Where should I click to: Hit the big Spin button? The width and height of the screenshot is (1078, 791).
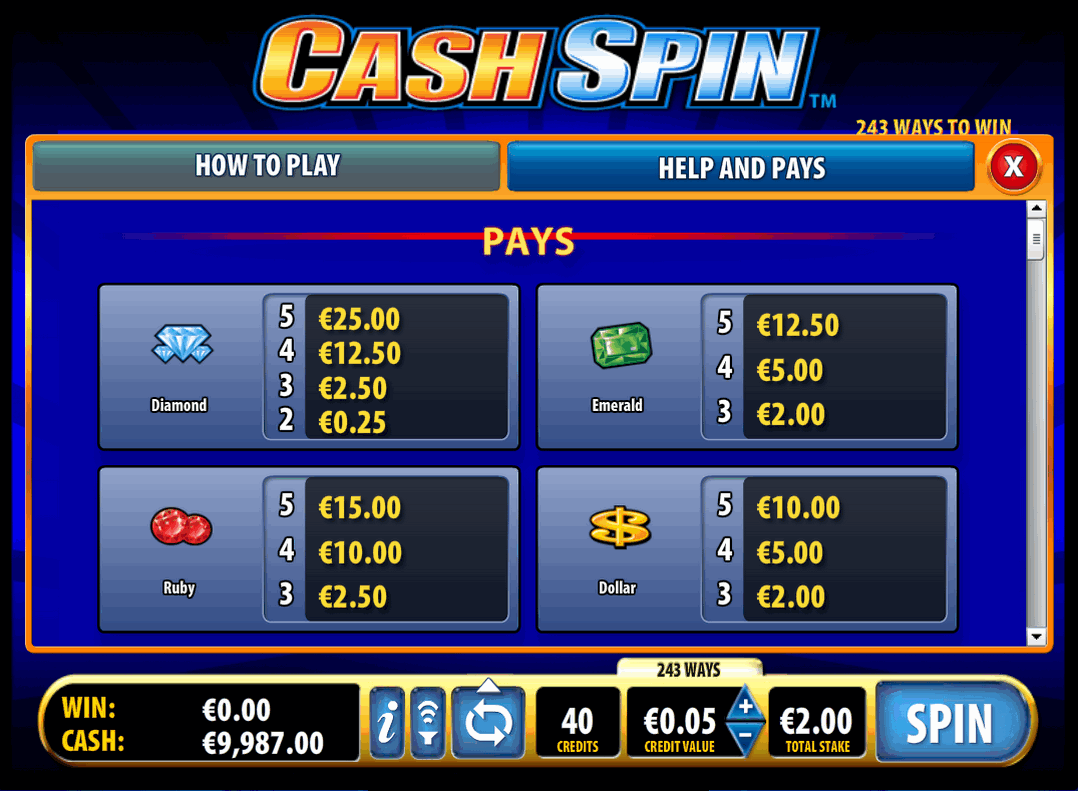point(948,723)
